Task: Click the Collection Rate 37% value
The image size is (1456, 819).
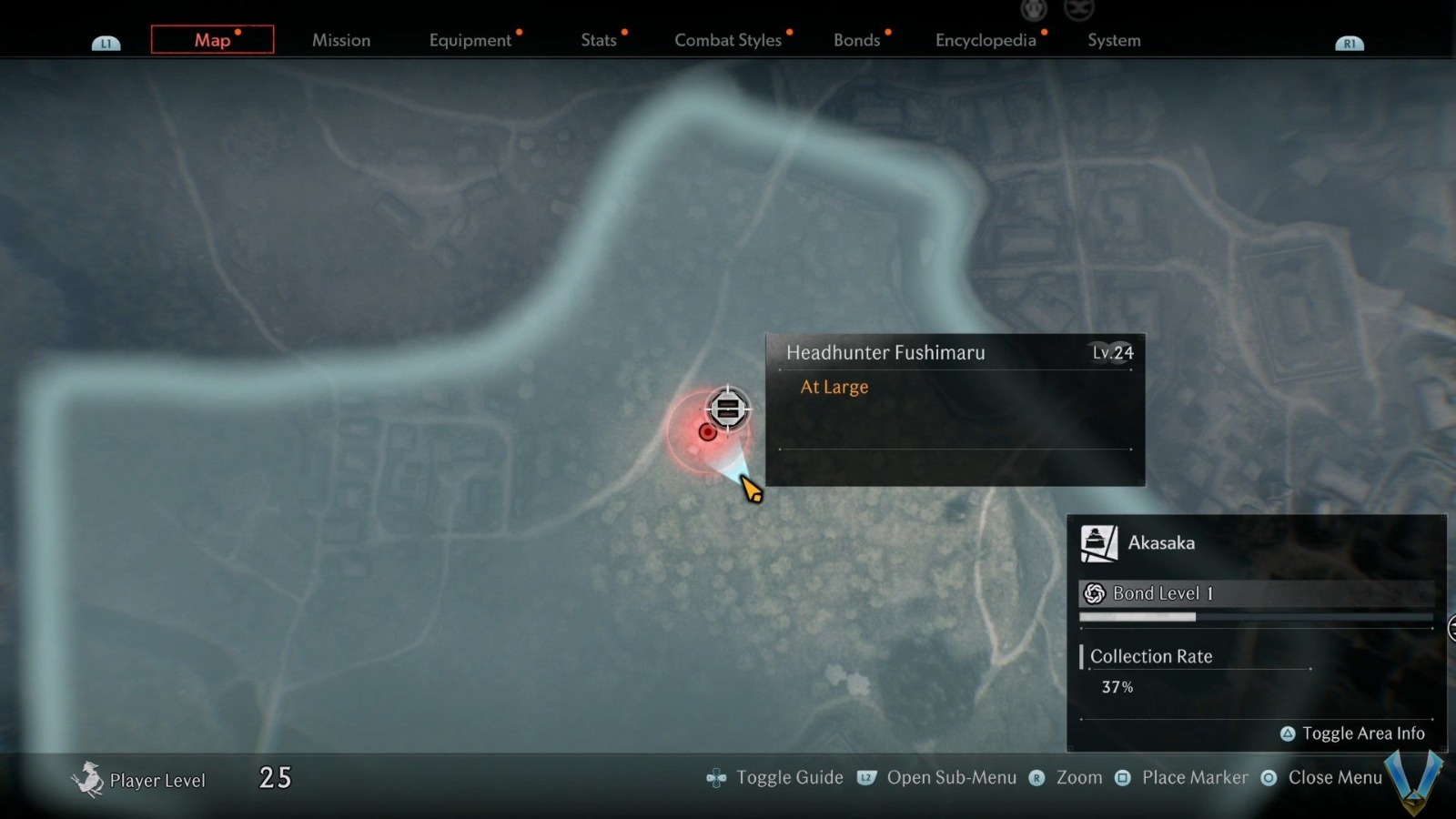Action: [1118, 687]
